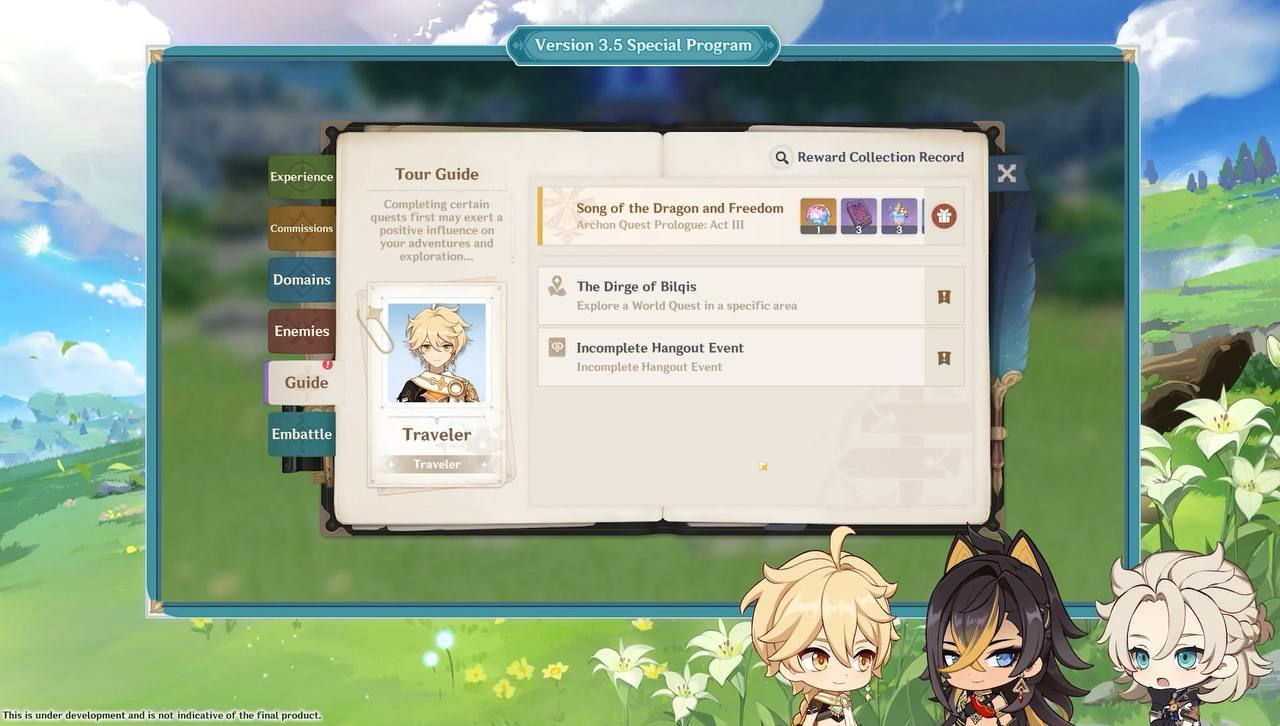Viewport: 1280px width, 726px height.
Task: Select the Intertwined Fate reward icon
Action: point(816,213)
